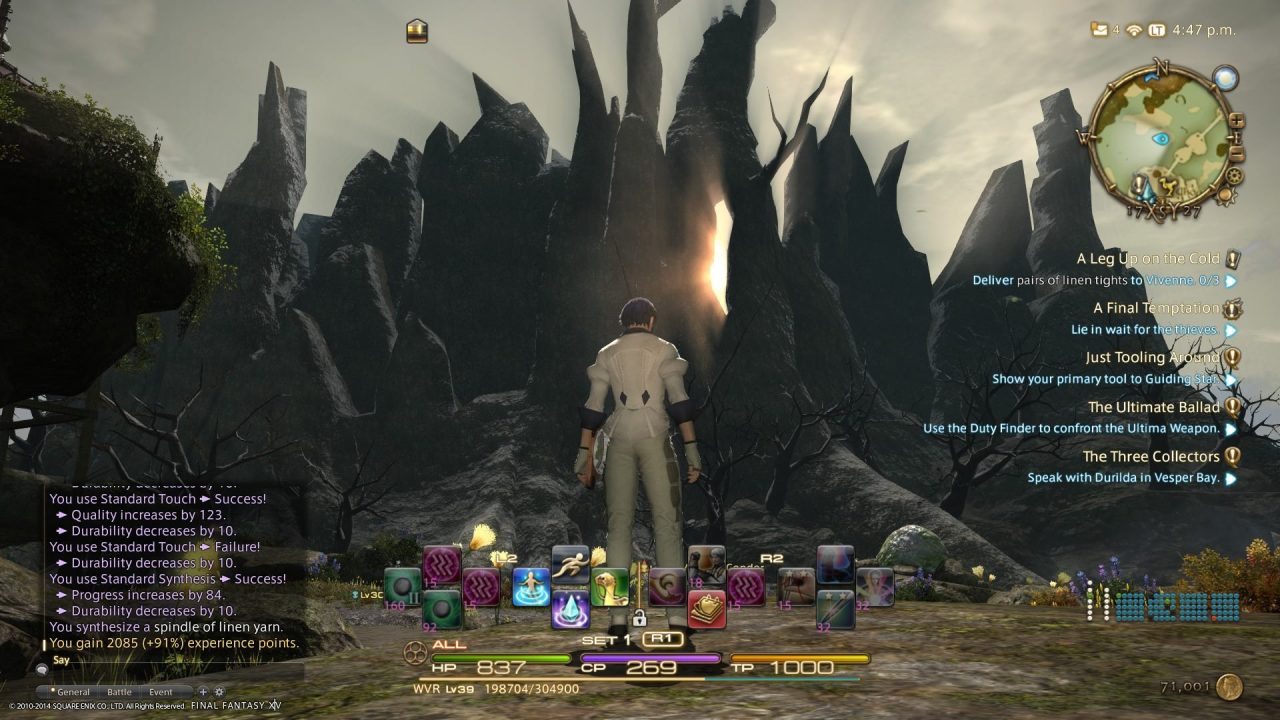Add a new chat tab with plus button
The height and width of the screenshot is (720, 1280).
click(203, 692)
